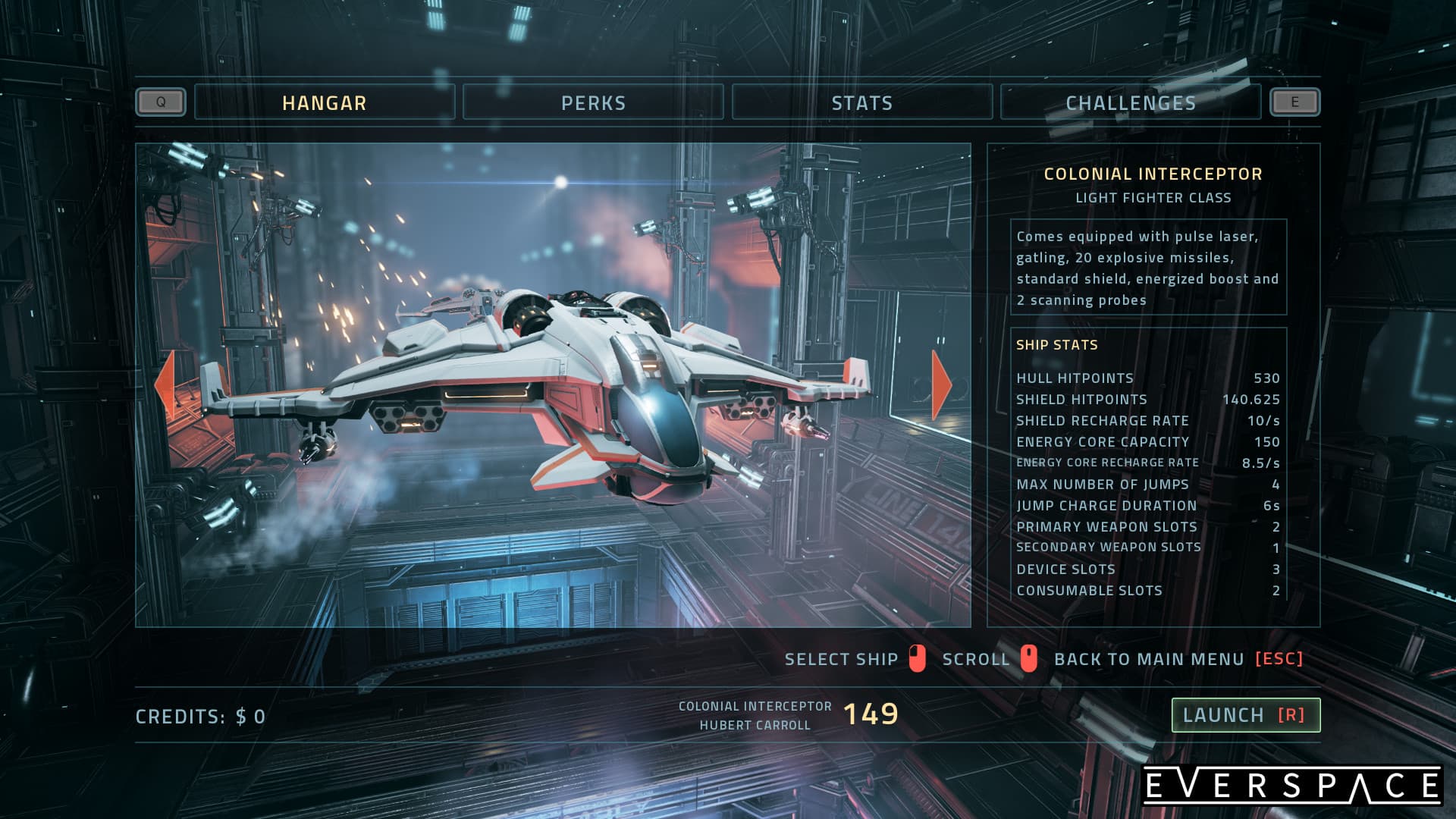
Task: Return to the Hangar tab
Action: [x=324, y=102]
